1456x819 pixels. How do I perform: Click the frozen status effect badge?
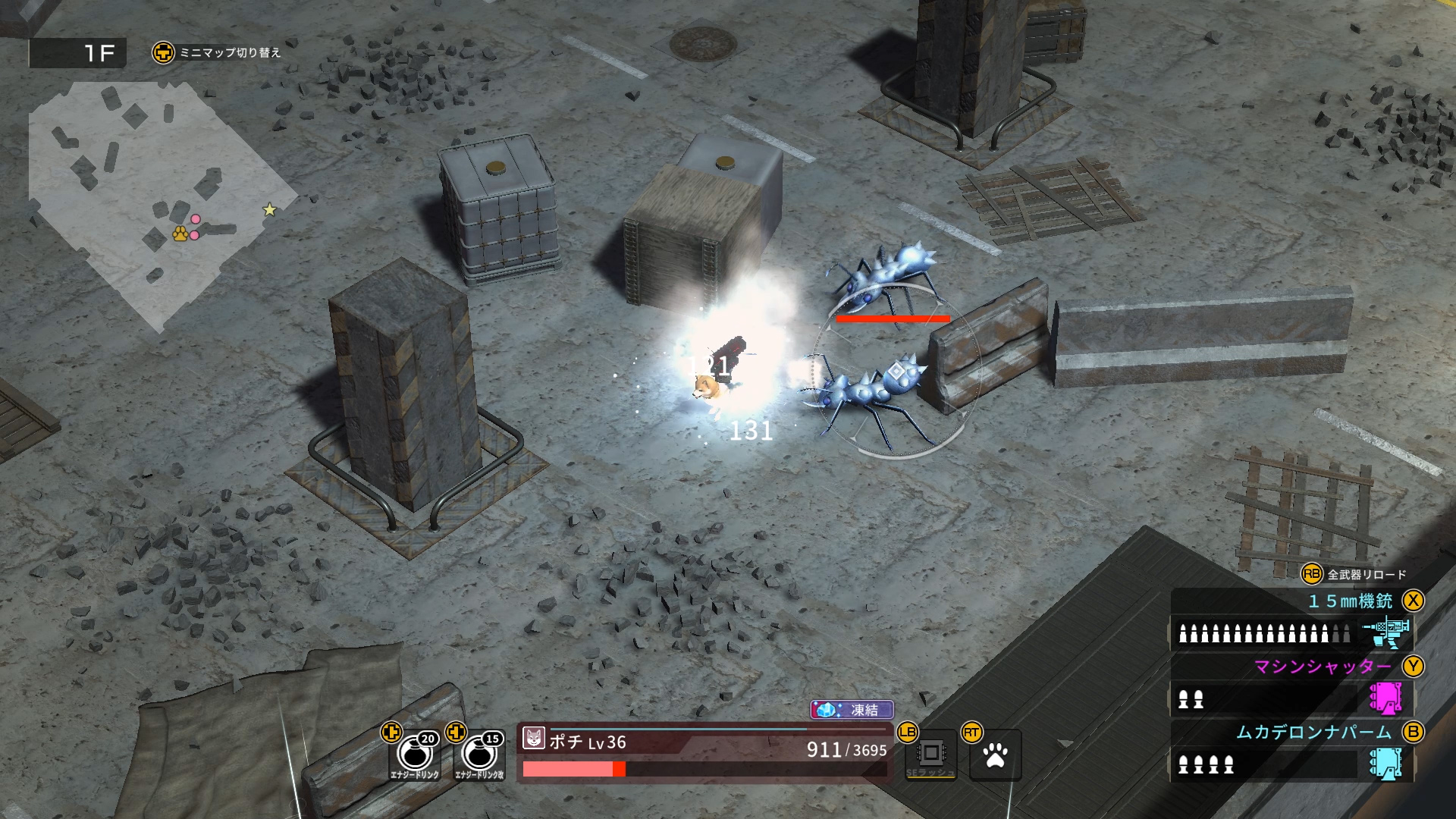[852, 710]
